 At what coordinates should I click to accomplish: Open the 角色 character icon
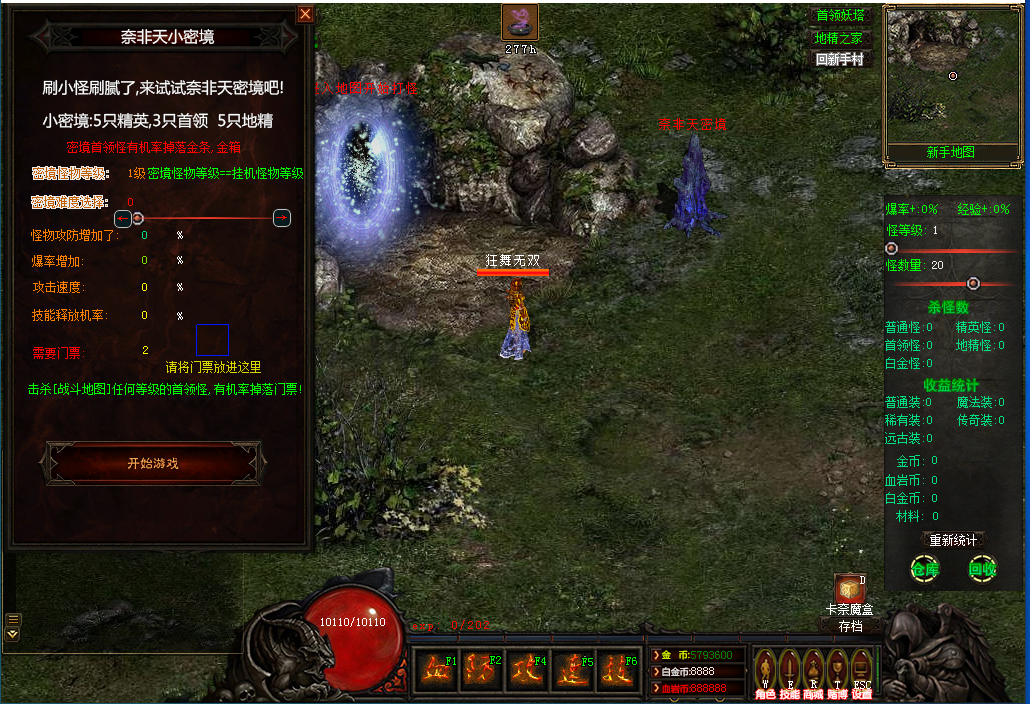pos(765,668)
